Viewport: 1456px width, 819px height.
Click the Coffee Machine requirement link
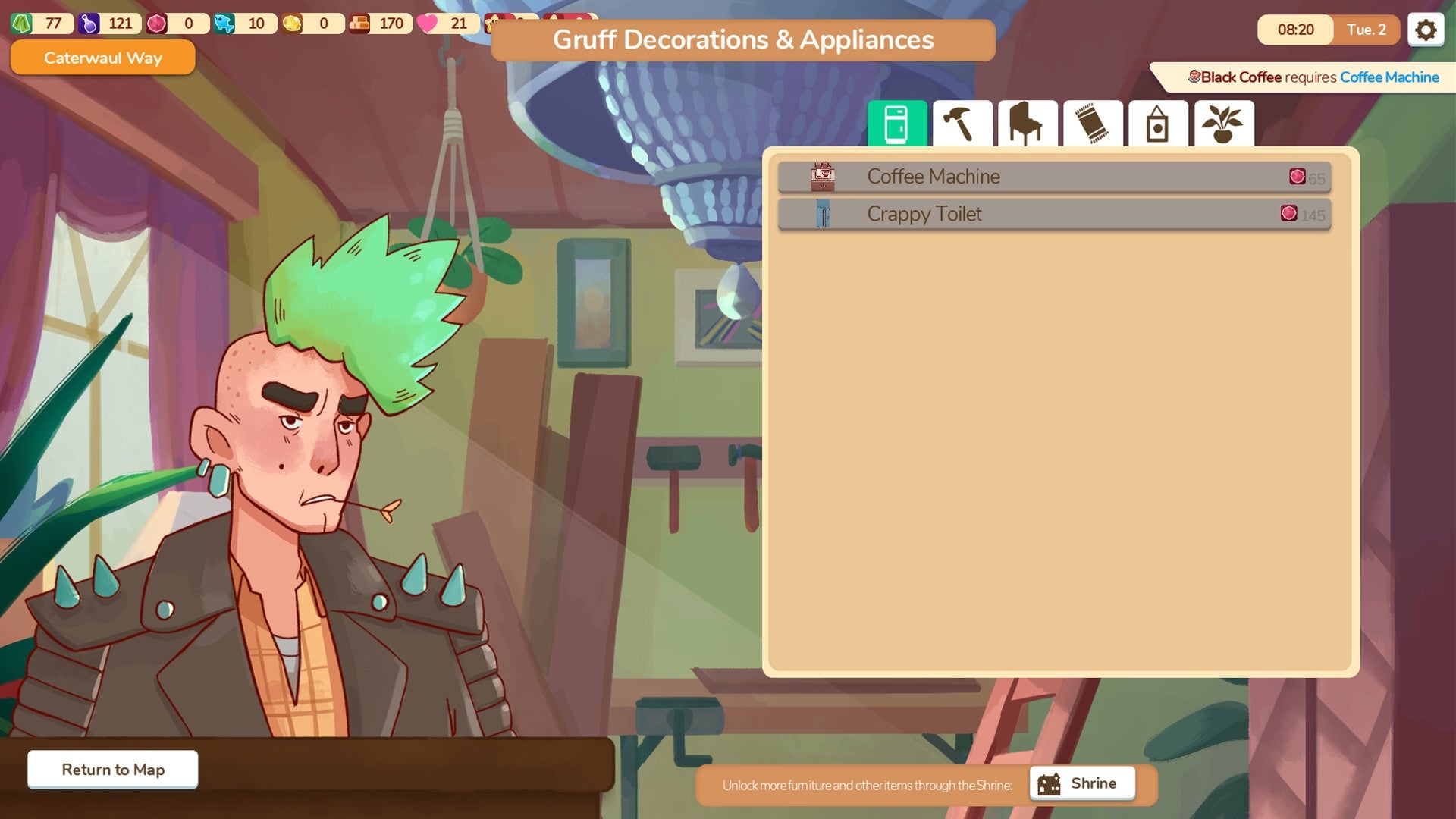[1389, 77]
